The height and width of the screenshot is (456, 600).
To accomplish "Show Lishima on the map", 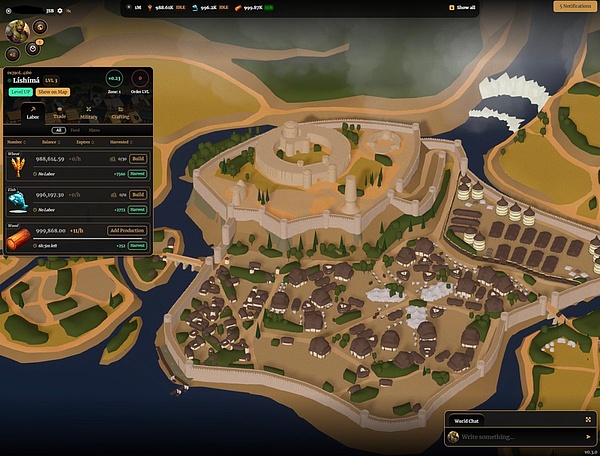I will click(53, 91).
